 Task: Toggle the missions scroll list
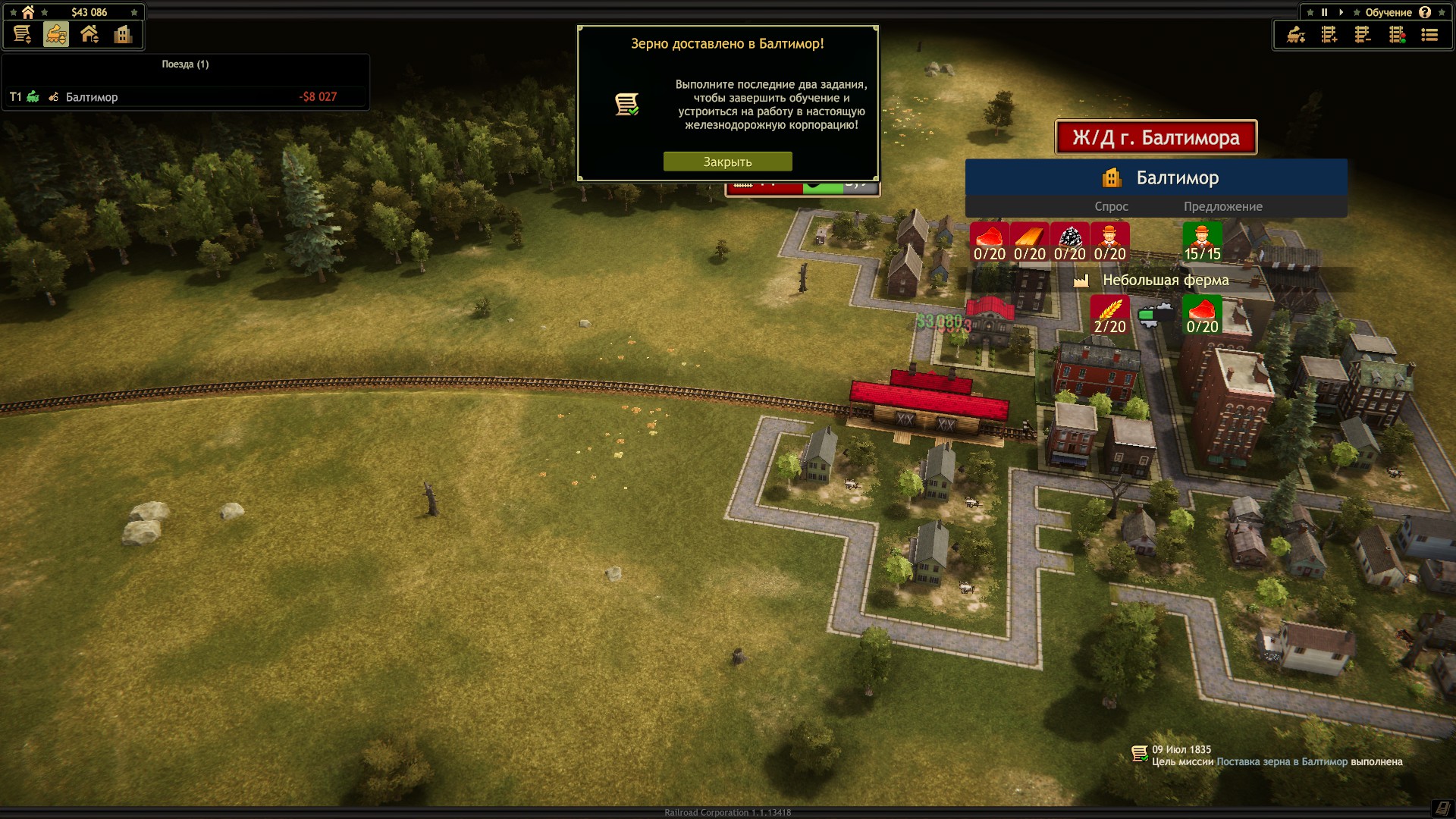[x=22, y=34]
